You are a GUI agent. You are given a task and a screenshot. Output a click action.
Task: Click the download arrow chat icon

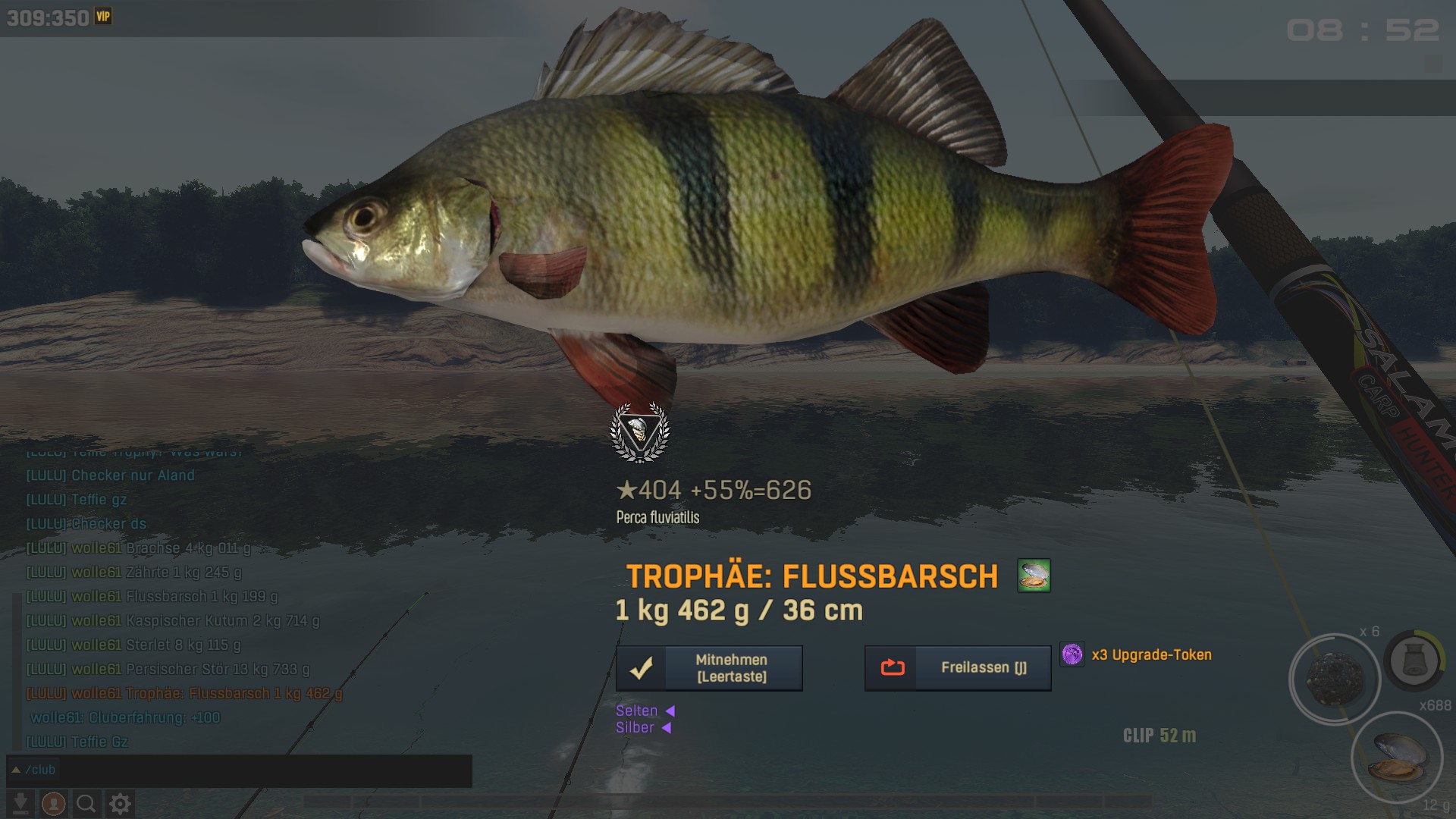pyautogui.click(x=21, y=803)
